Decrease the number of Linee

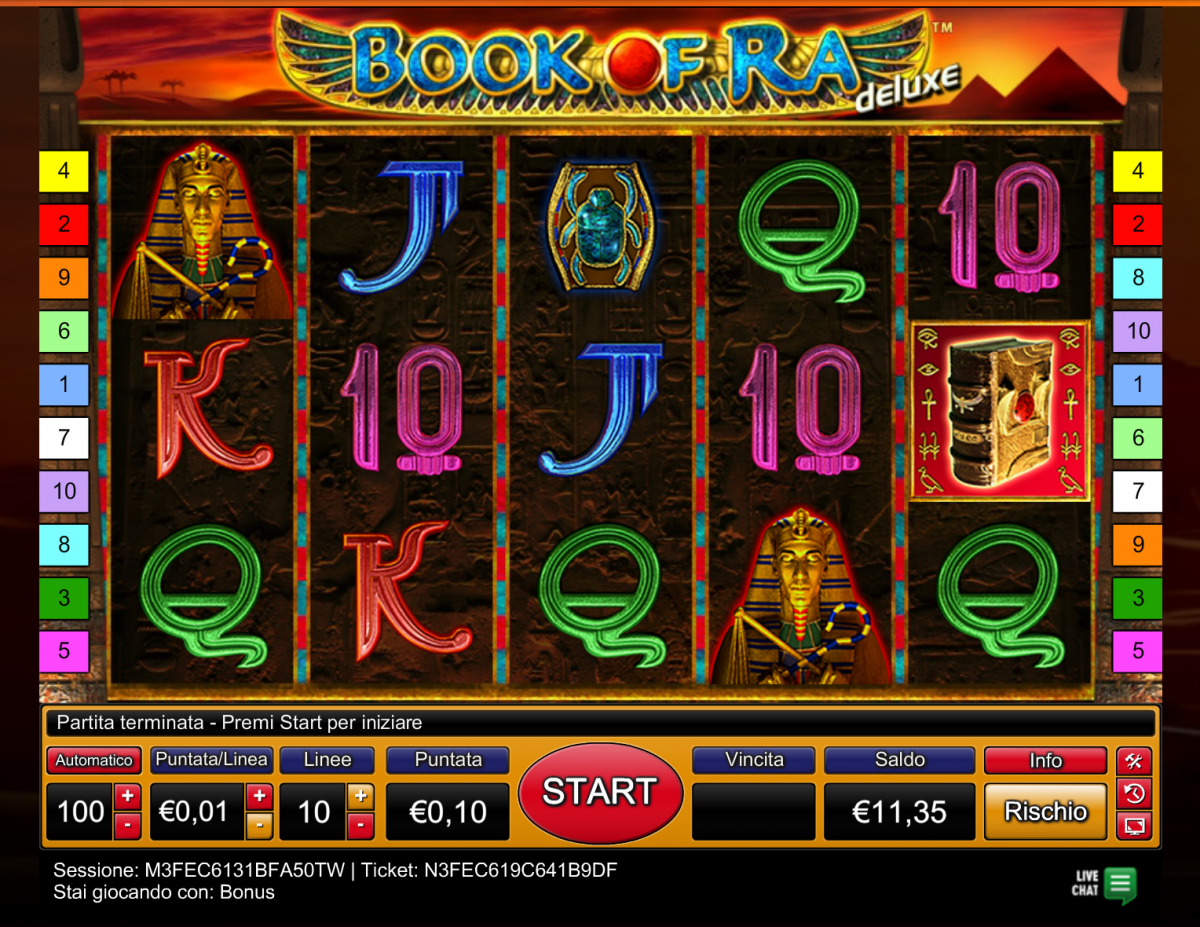click(x=360, y=825)
